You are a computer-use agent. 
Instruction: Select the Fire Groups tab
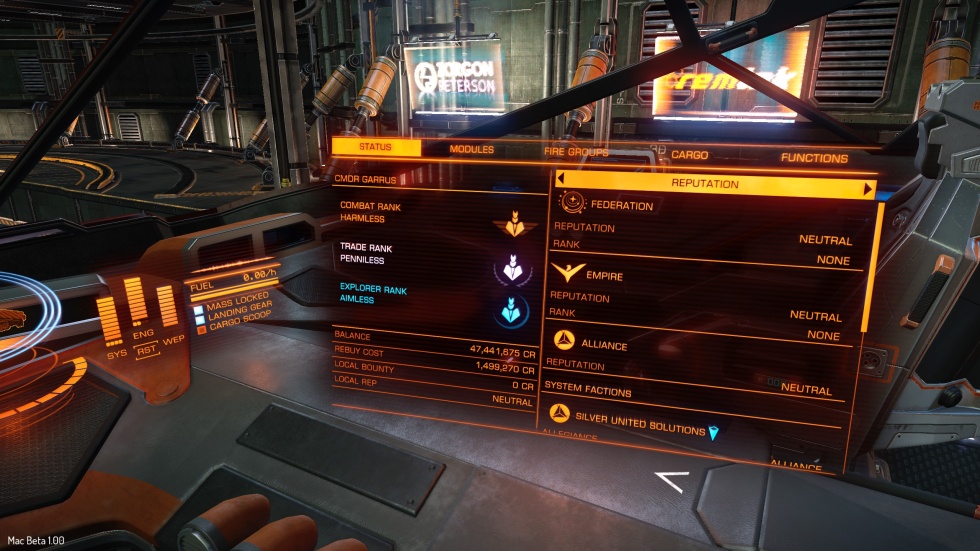click(576, 152)
